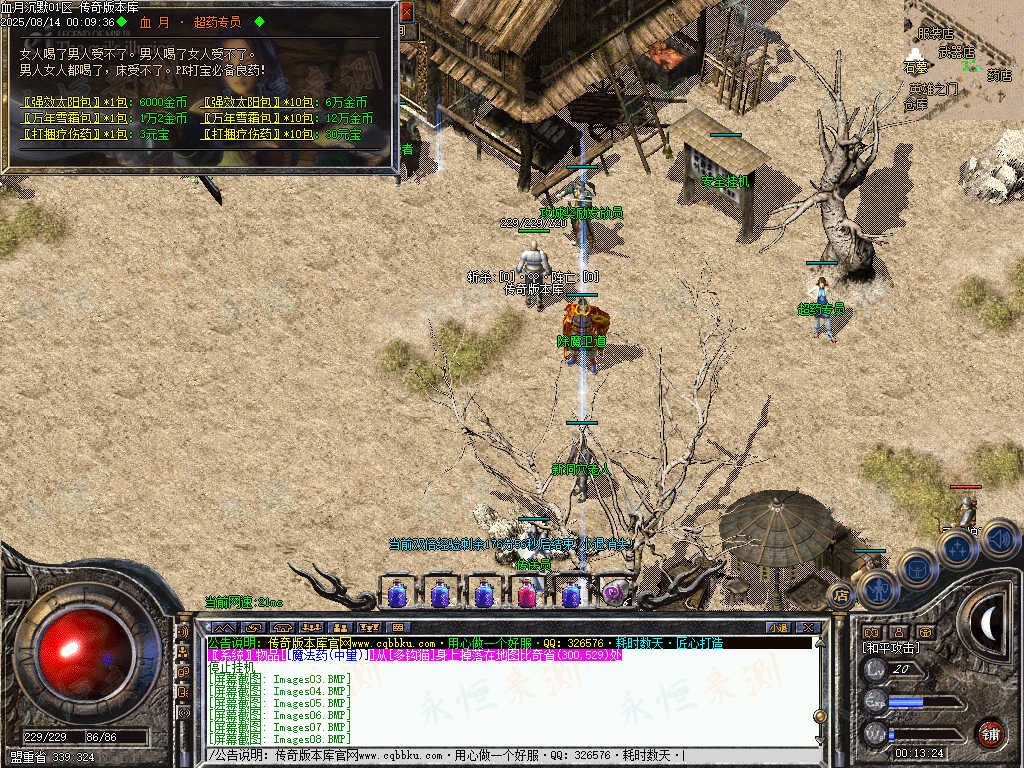Open the skills sparkle round button

[958, 548]
